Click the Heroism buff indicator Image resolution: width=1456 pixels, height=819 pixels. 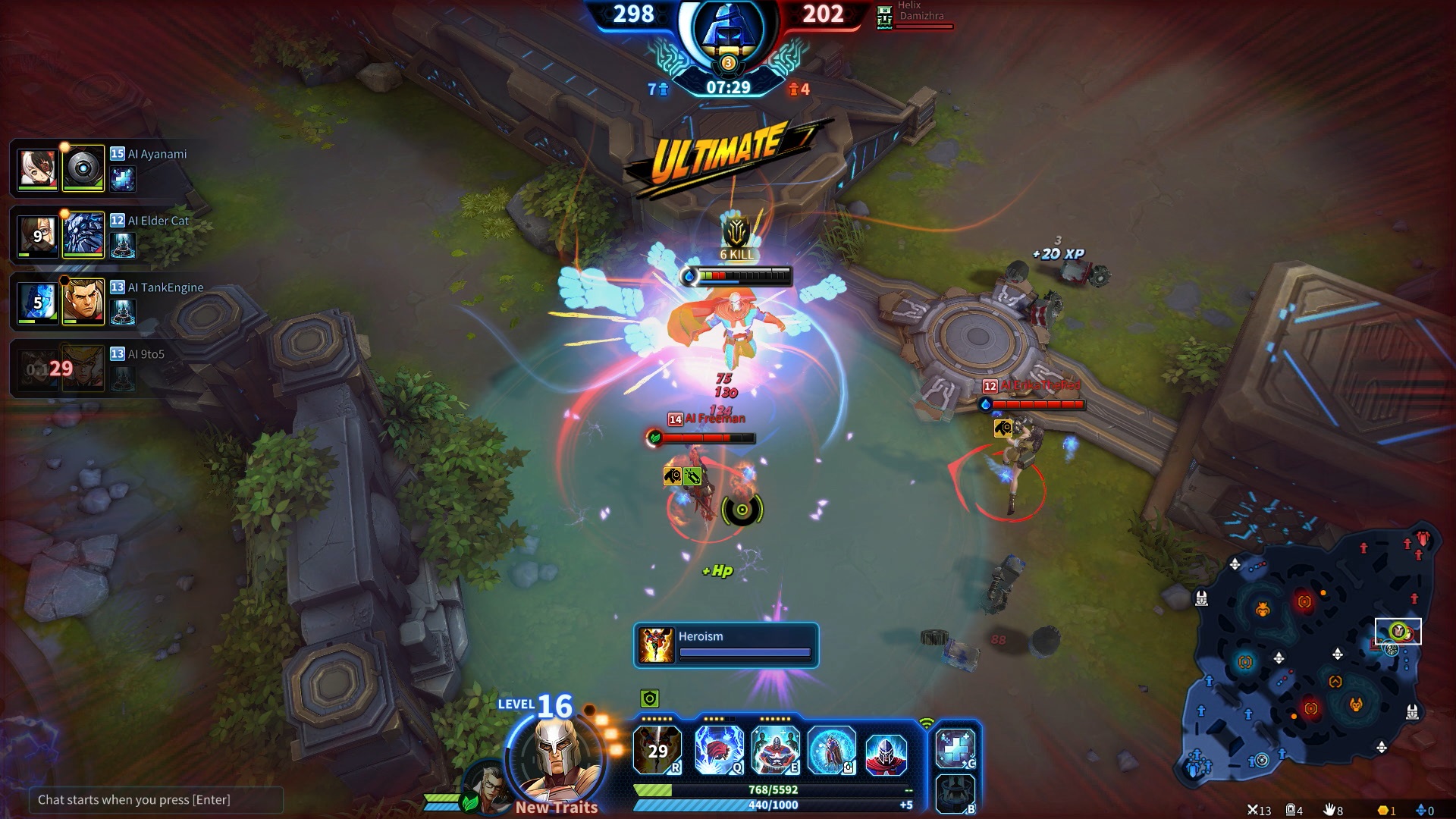tap(726, 645)
